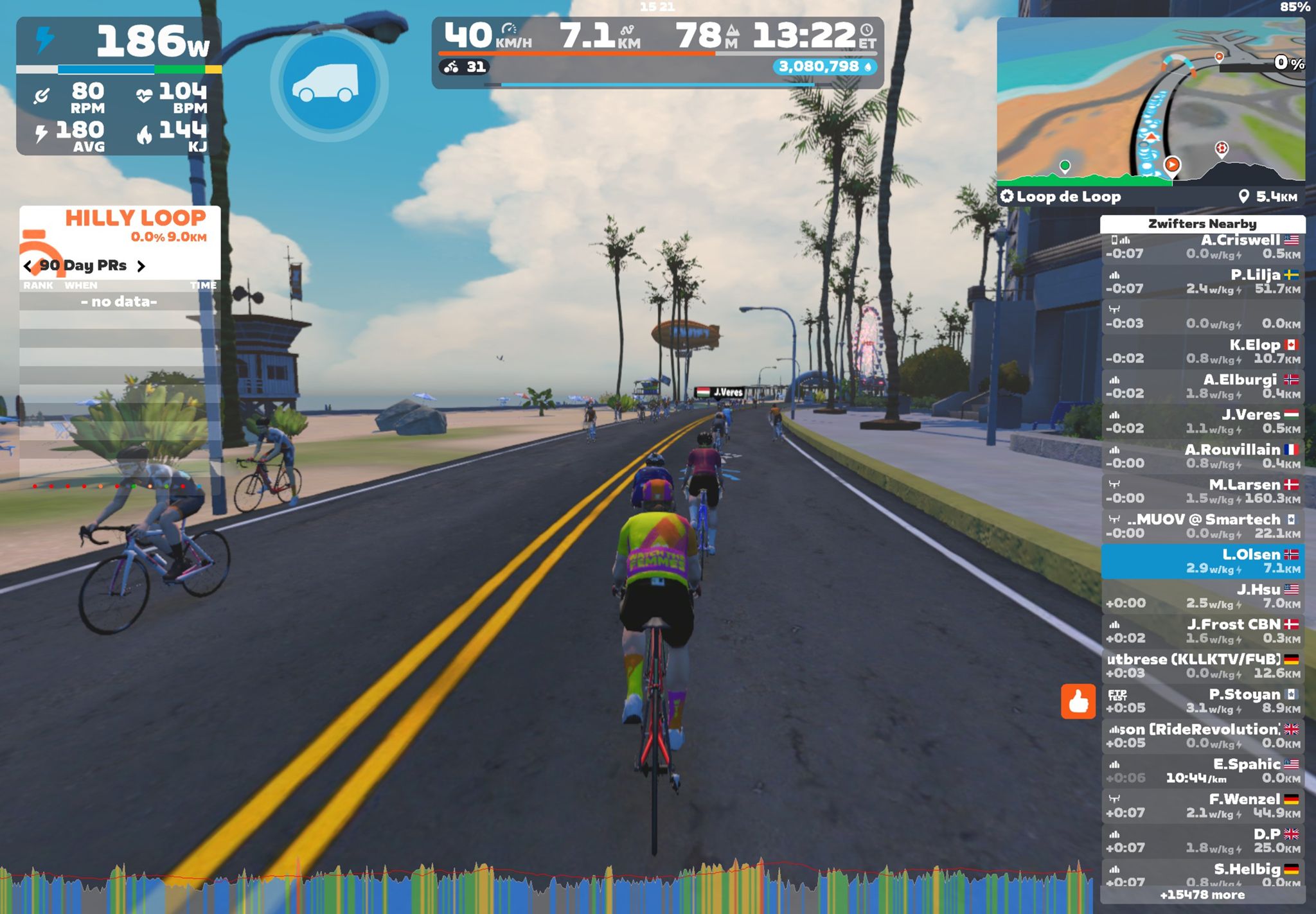Open the Loop de Loop route label

[1068, 197]
